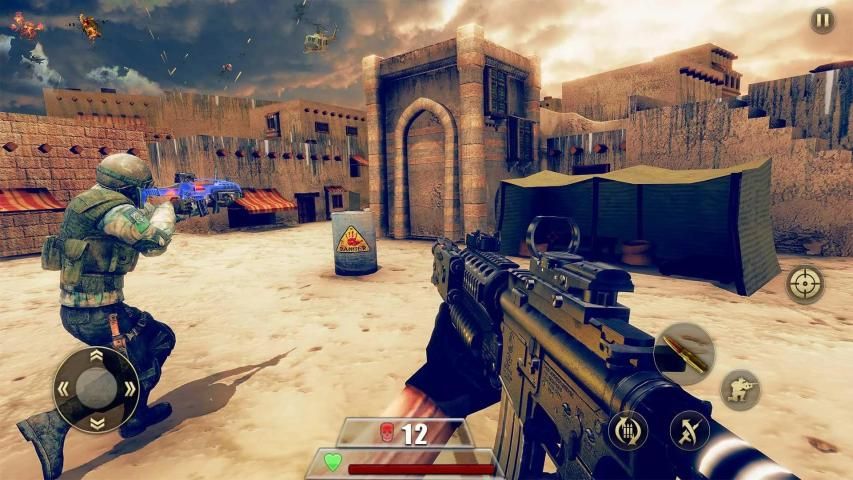Click the movement joystick's up arrow
Screen dimensions: 853x480
(96, 356)
